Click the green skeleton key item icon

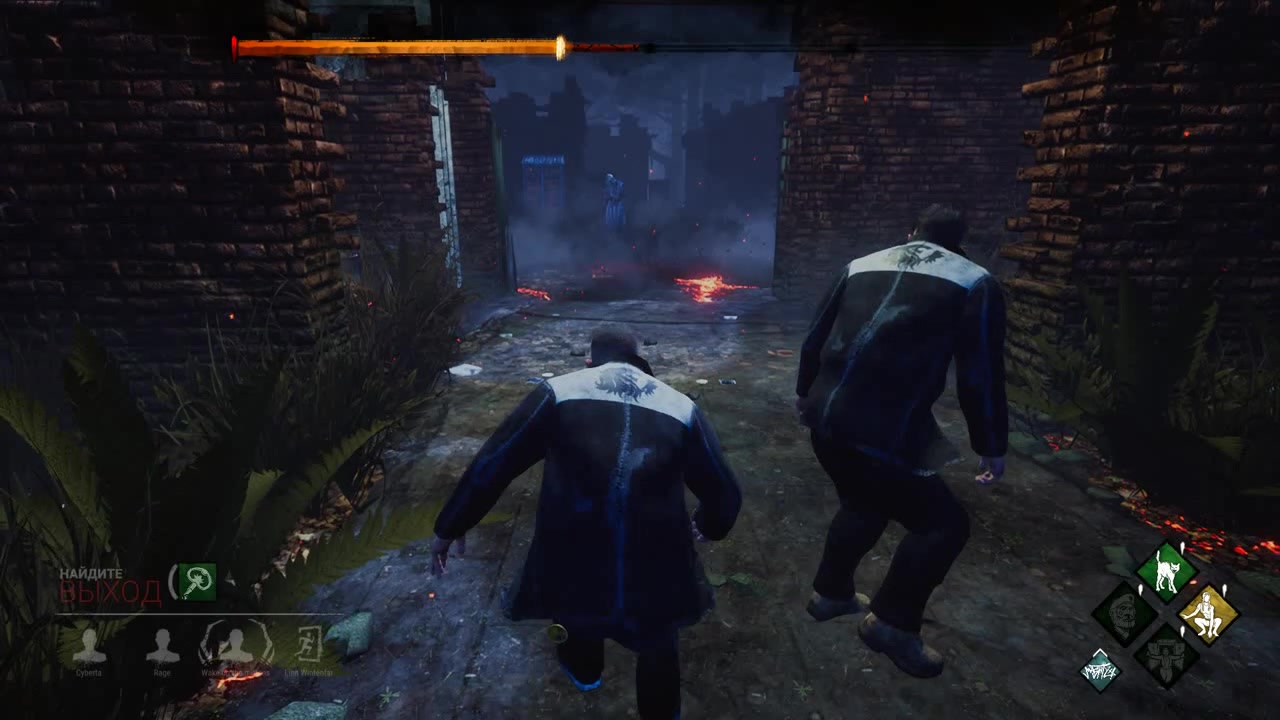[196, 583]
